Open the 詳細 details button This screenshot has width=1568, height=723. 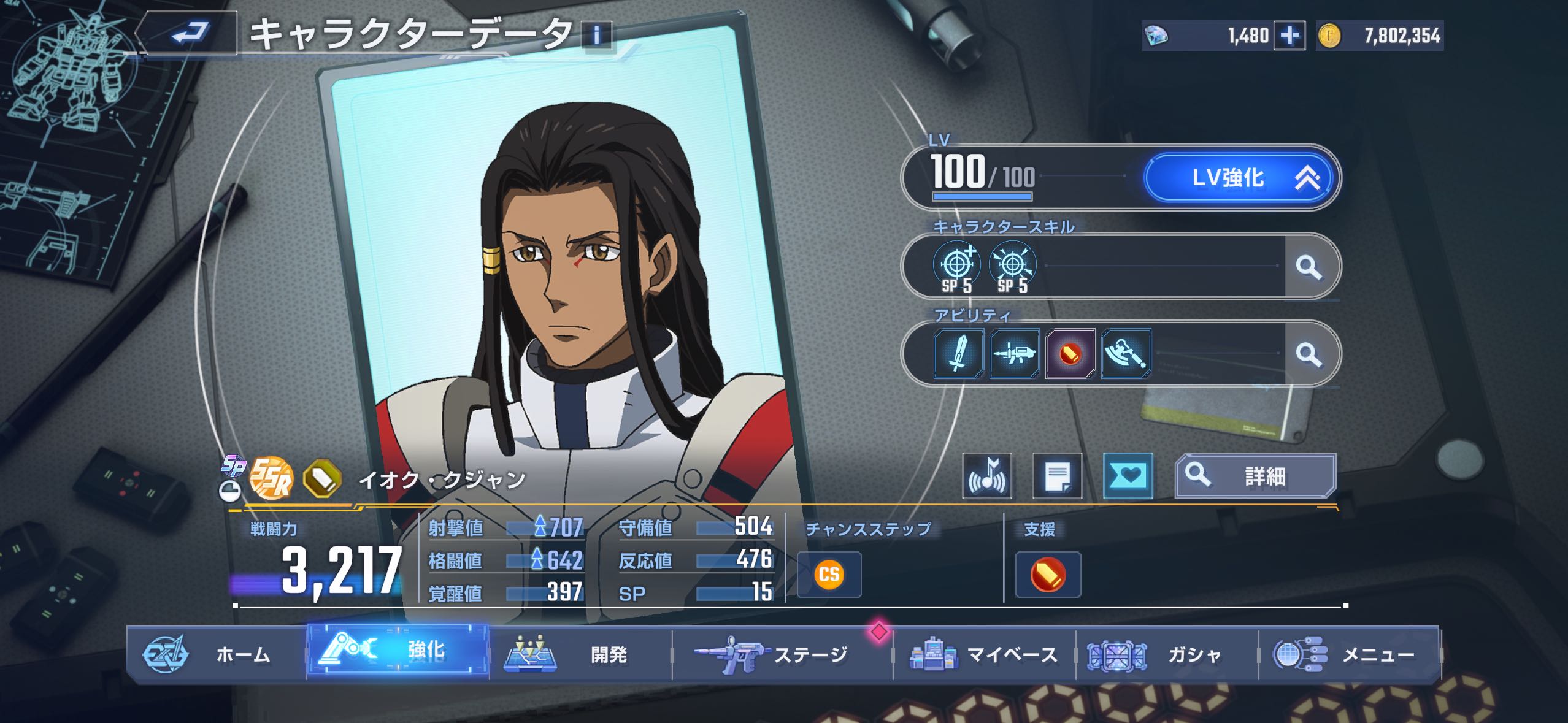1255,476
